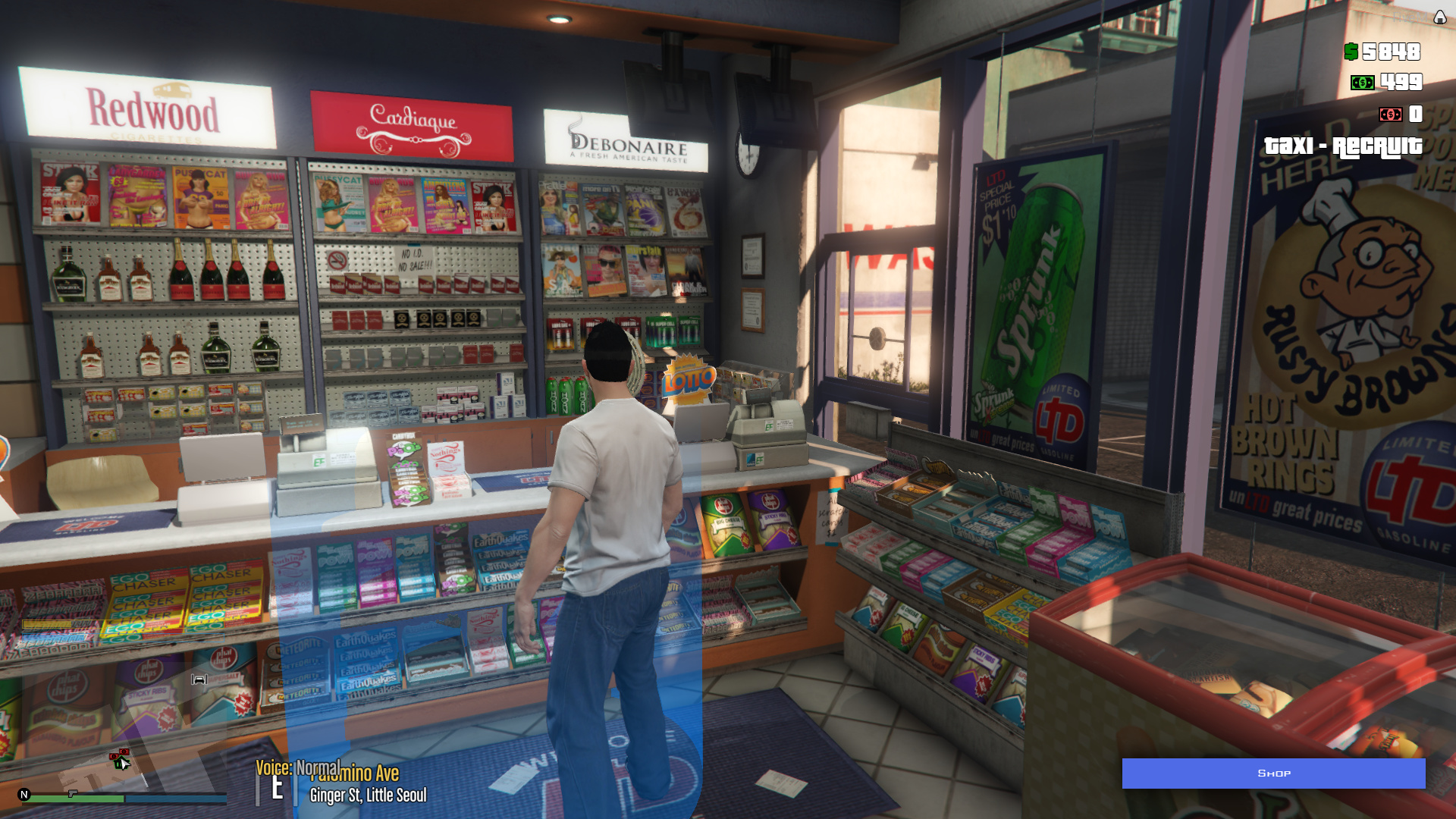
Task: Click the green dollar sign cash icon
Action: tap(1351, 53)
